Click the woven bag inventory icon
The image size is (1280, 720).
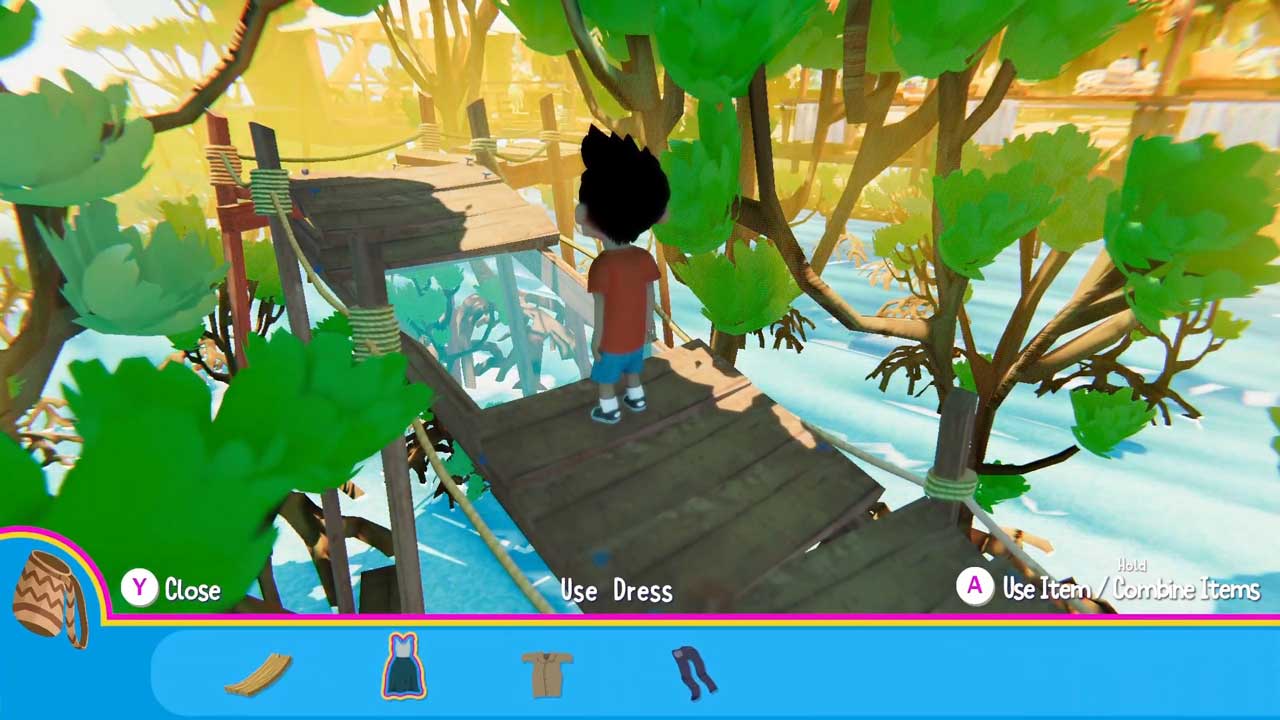point(50,598)
